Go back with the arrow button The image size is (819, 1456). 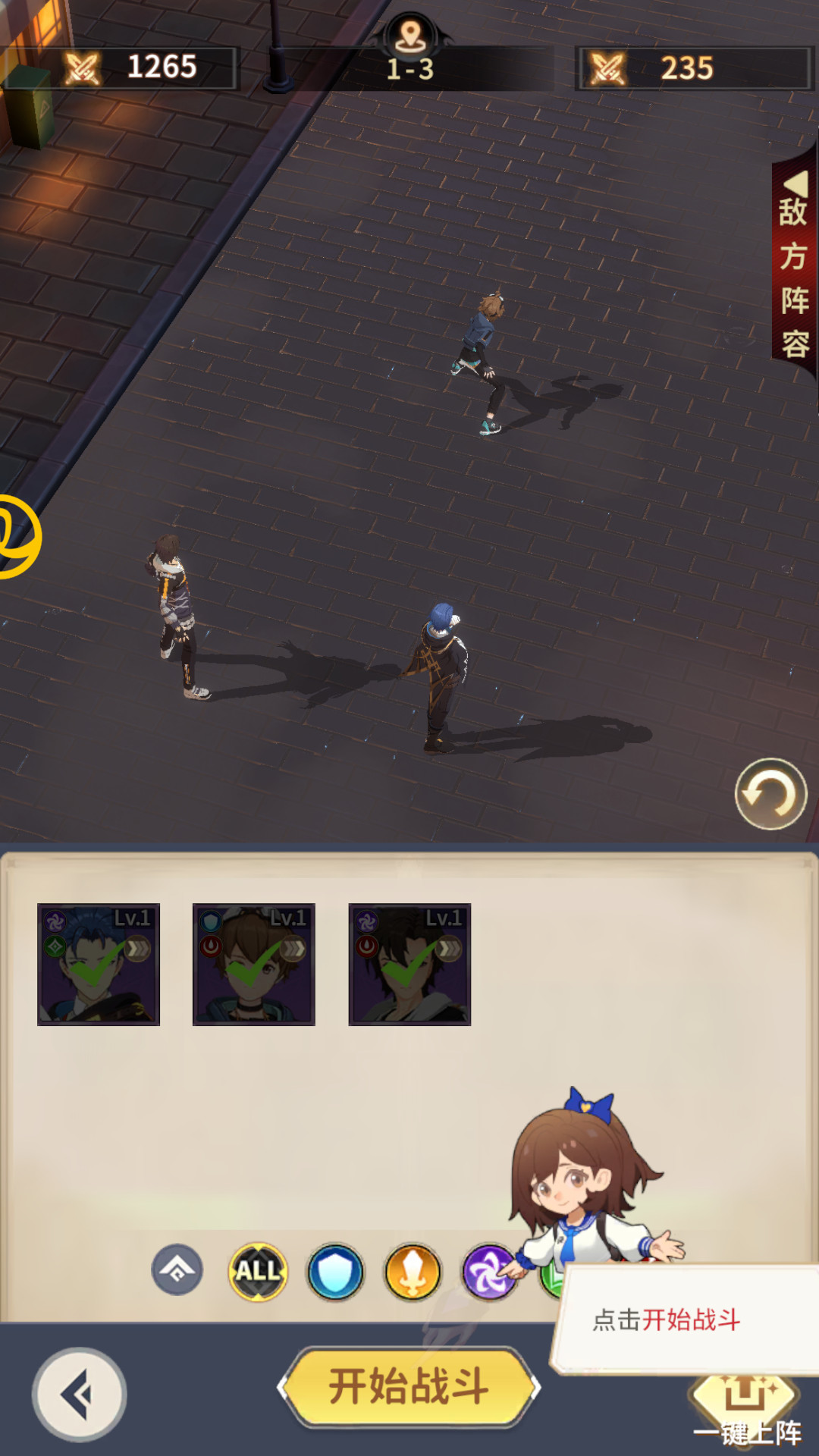79,1394
